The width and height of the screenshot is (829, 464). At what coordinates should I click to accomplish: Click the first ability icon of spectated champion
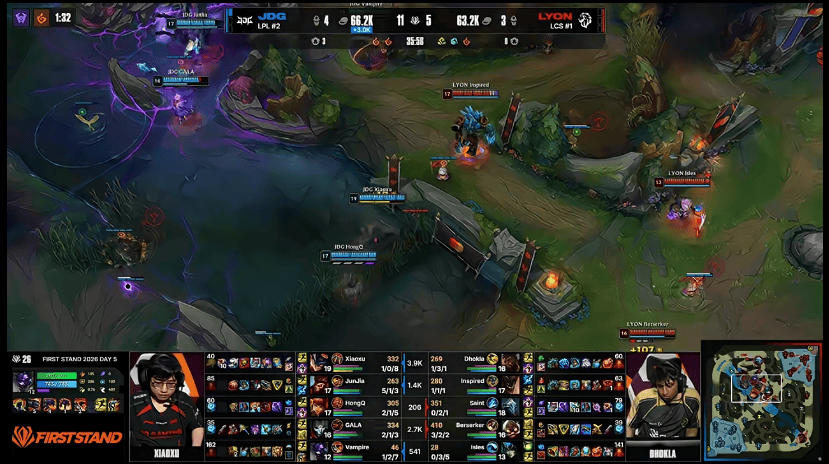click(20, 405)
